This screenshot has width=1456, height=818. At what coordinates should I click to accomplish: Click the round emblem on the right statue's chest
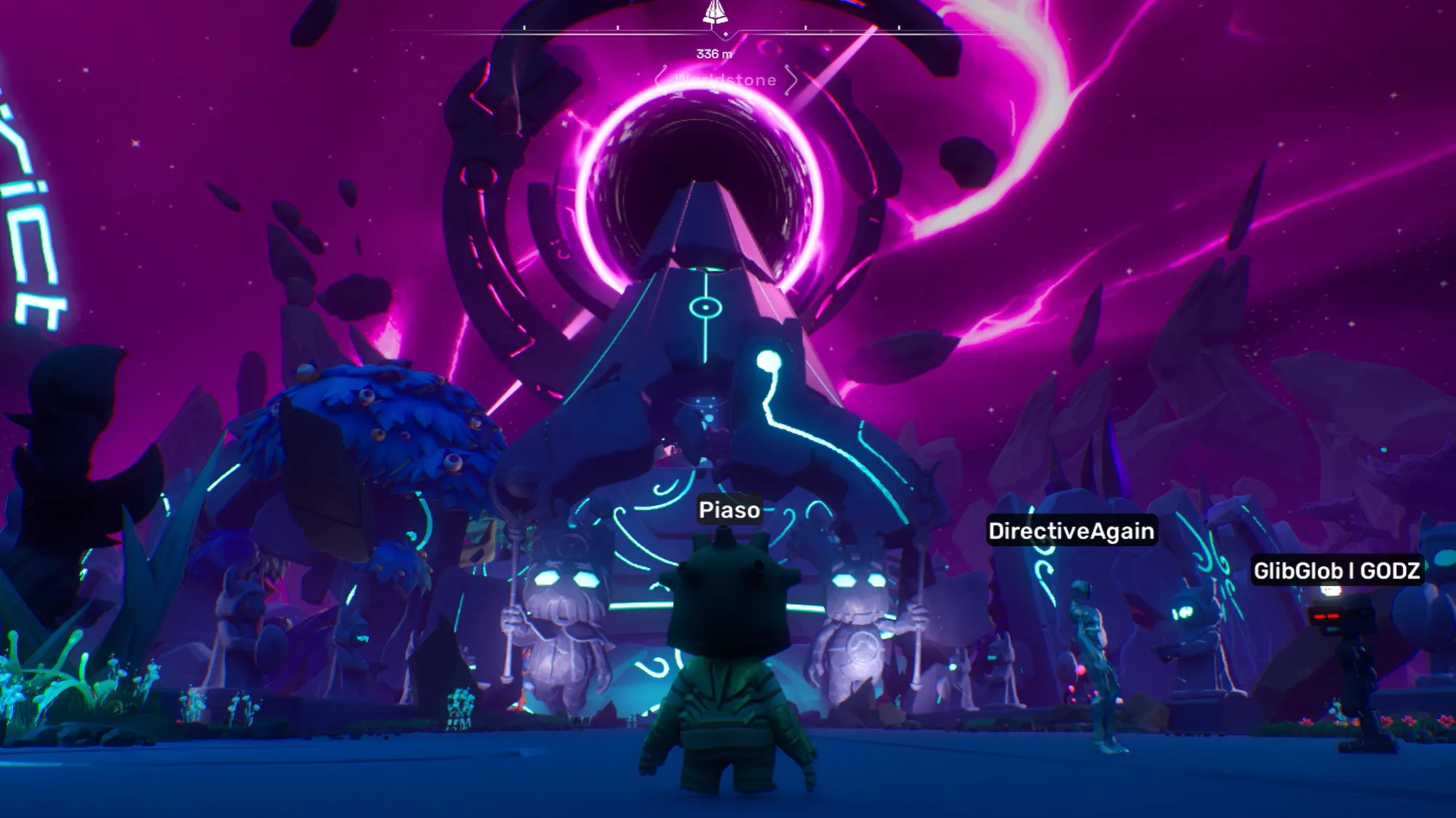860,647
